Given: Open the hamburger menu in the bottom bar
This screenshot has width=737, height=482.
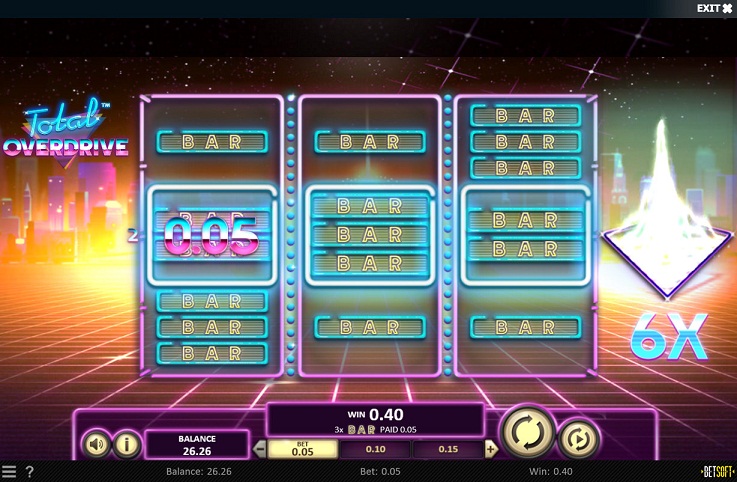Looking at the screenshot, I should click(9, 472).
